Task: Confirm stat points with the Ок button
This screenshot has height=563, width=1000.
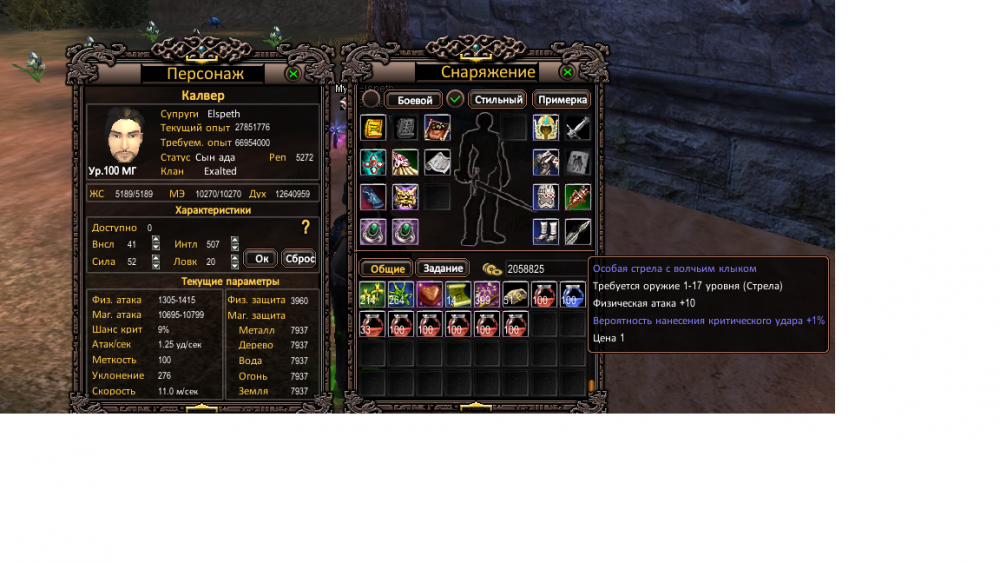Action: point(261,258)
